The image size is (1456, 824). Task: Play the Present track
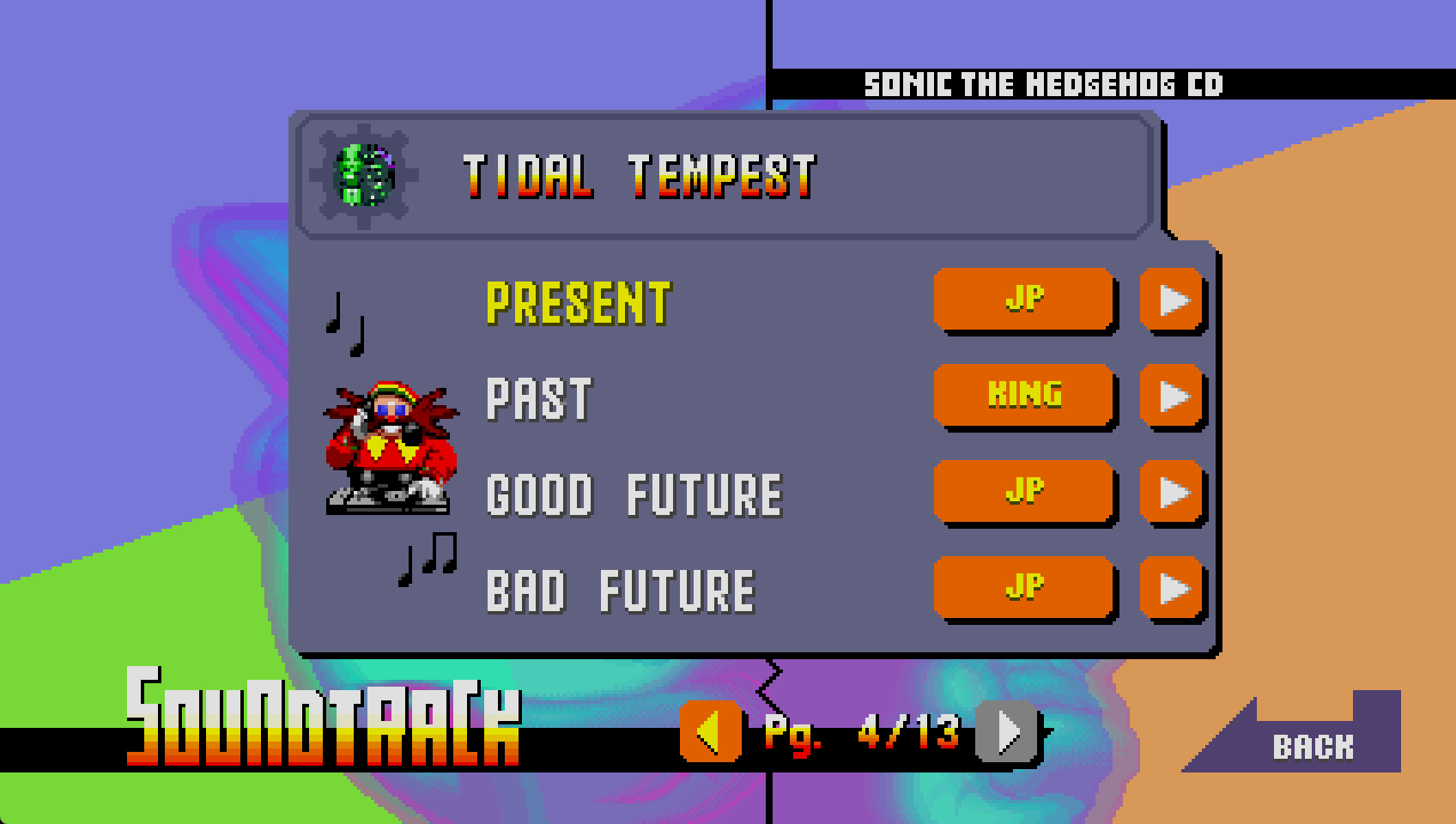[1172, 300]
